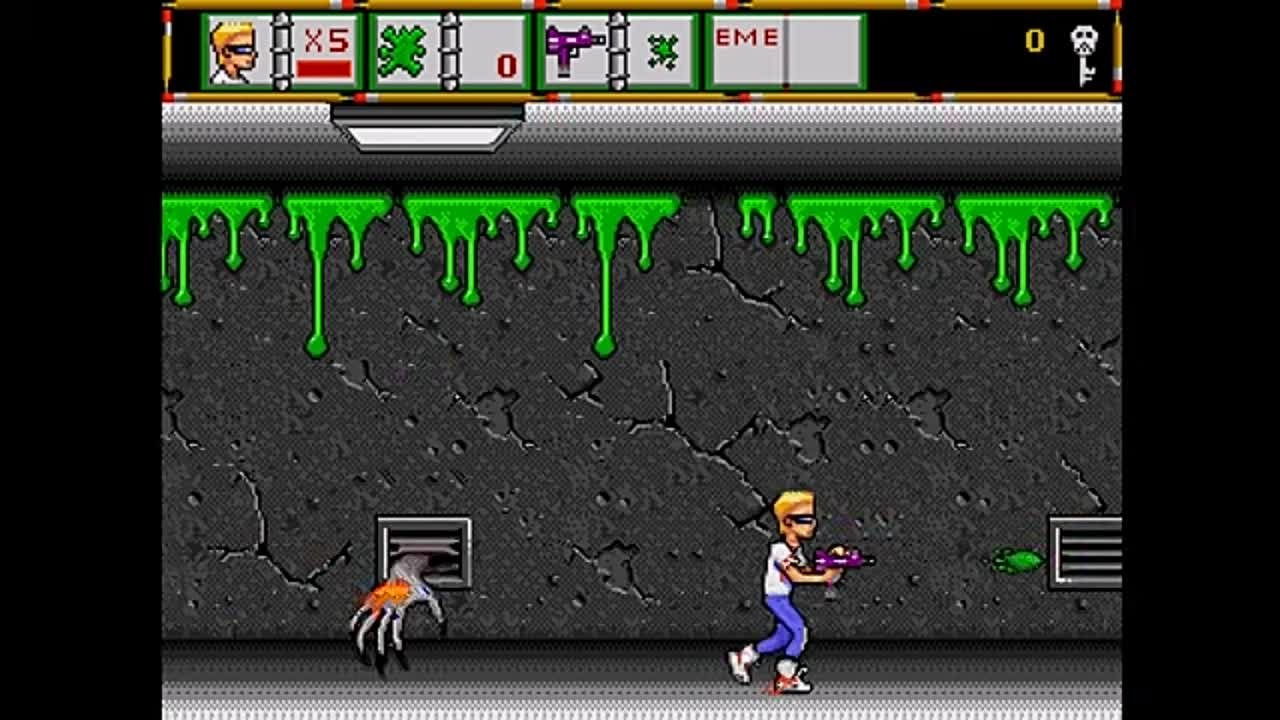Viewport: 1280px width, 720px height.
Task: Click the hero portrait in the HUD
Action: [232, 52]
